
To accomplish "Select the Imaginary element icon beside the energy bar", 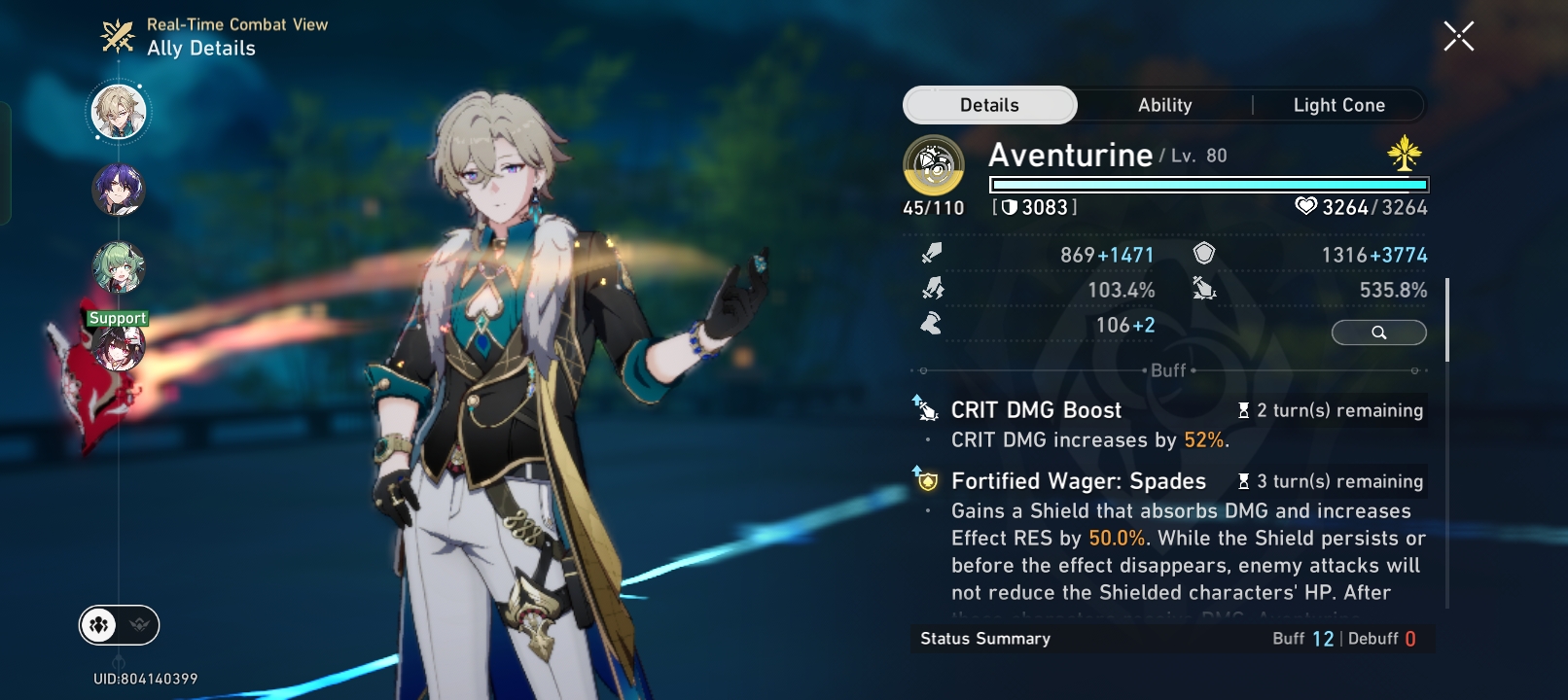I will tap(1404, 152).
